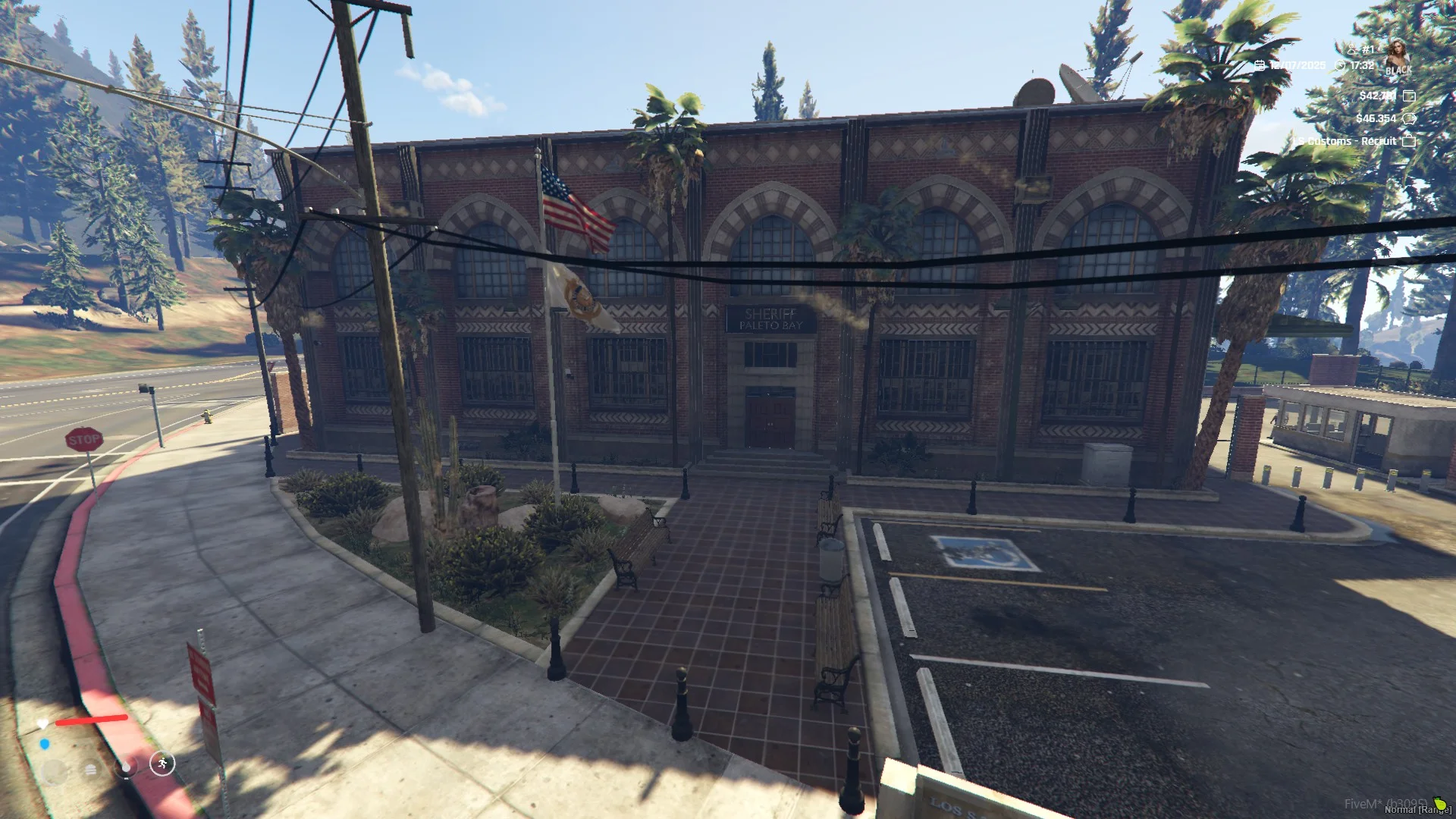Click the Normal voice range indicator

pyautogui.click(x=1417, y=809)
